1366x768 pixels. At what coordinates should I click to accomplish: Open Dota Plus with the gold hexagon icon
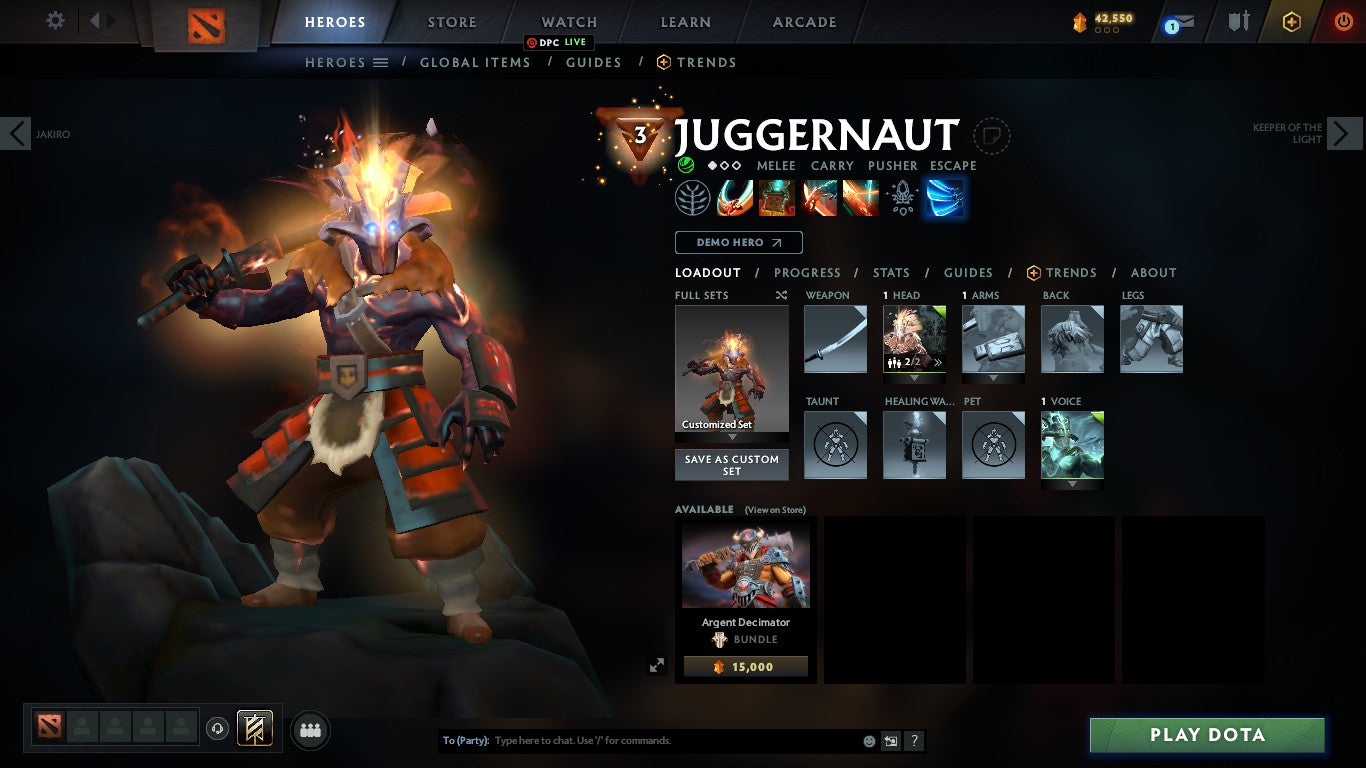(x=1293, y=20)
